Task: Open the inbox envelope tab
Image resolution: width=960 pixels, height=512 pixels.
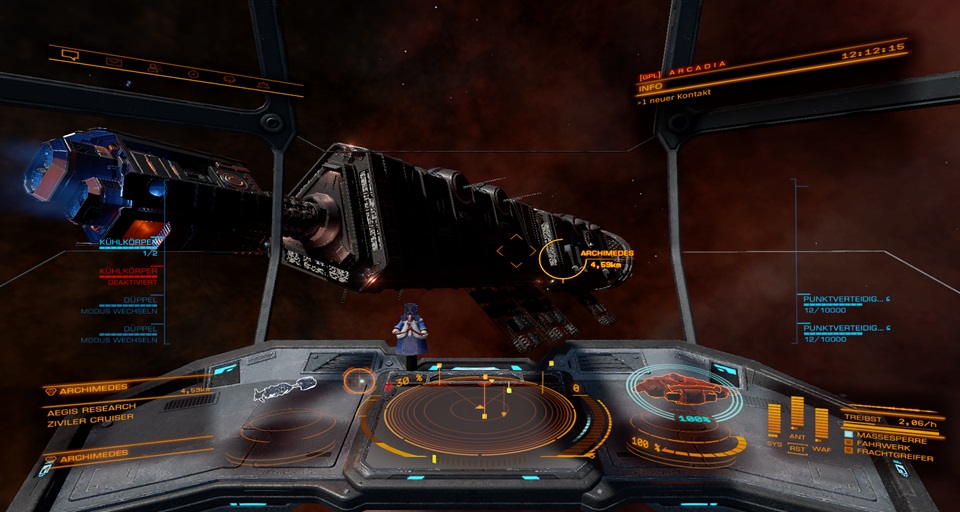Action: (x=114, y=62)
